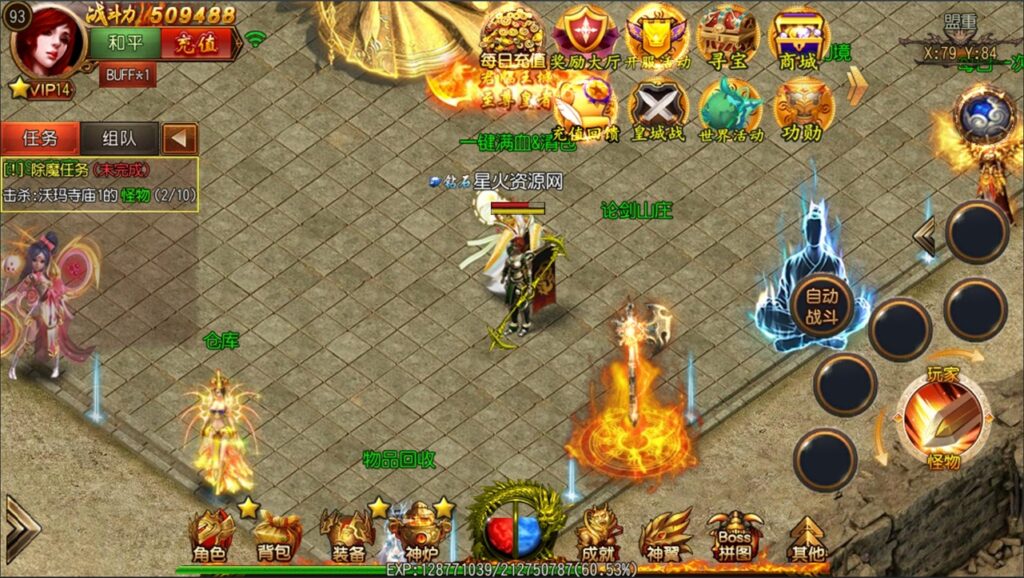The width and height of the screenshot is (1024, 578).
Task: Click the red 充值 recharge button
Action: coord(196,43)
